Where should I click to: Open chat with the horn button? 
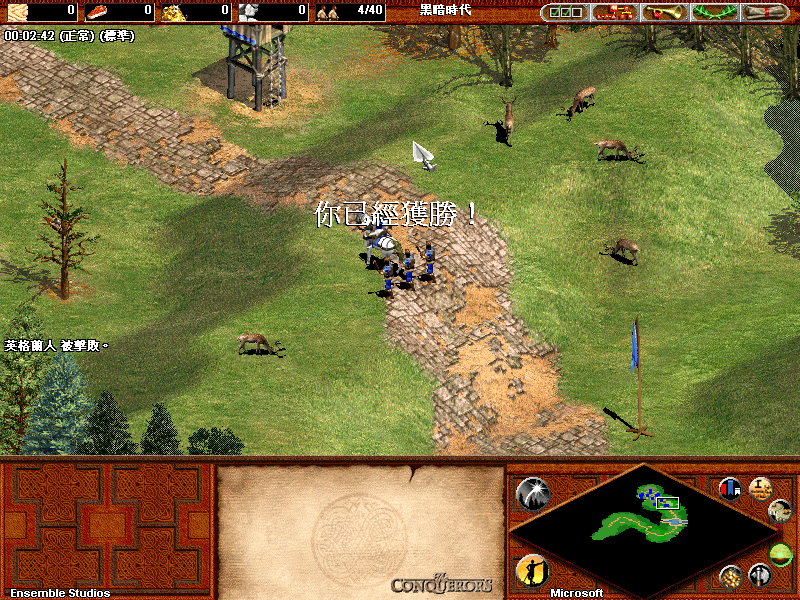(x=665, y=12)
